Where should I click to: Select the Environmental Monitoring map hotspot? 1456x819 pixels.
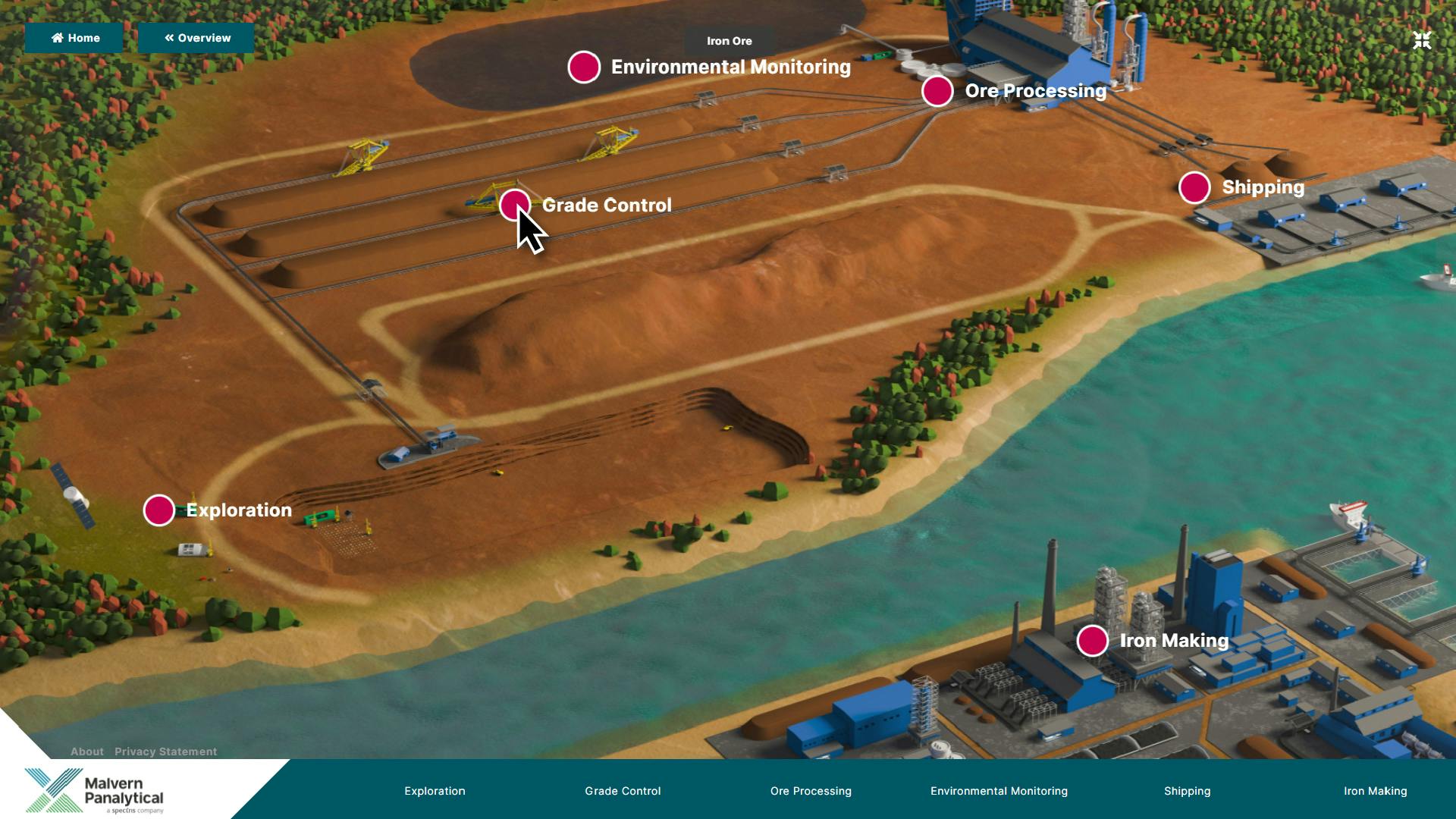coord(584,67)
